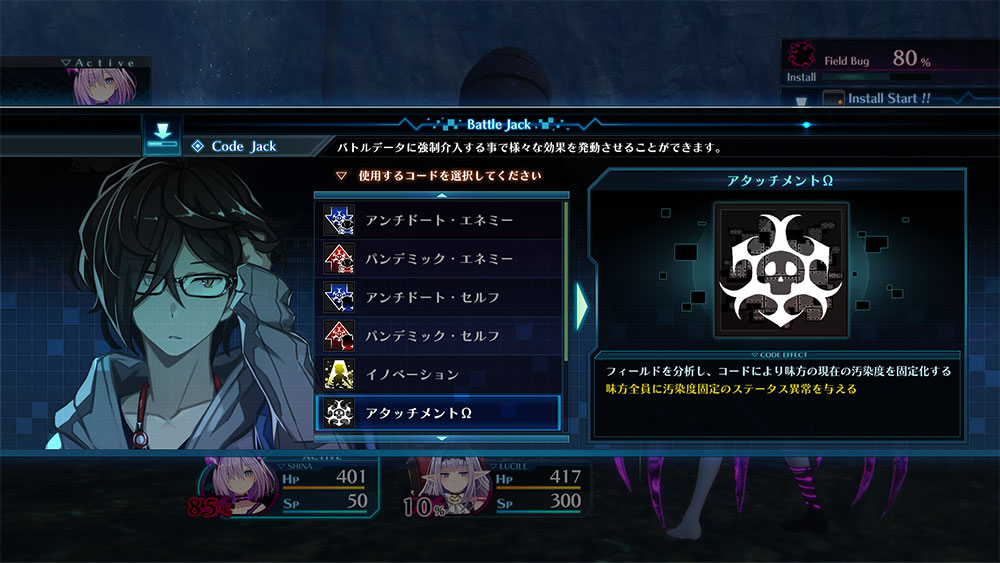Image resolution: width=1000 pixels, height=563 pixels.
Task: Click the download arrow icon beside Code Jack
Action: pos(162,135)
